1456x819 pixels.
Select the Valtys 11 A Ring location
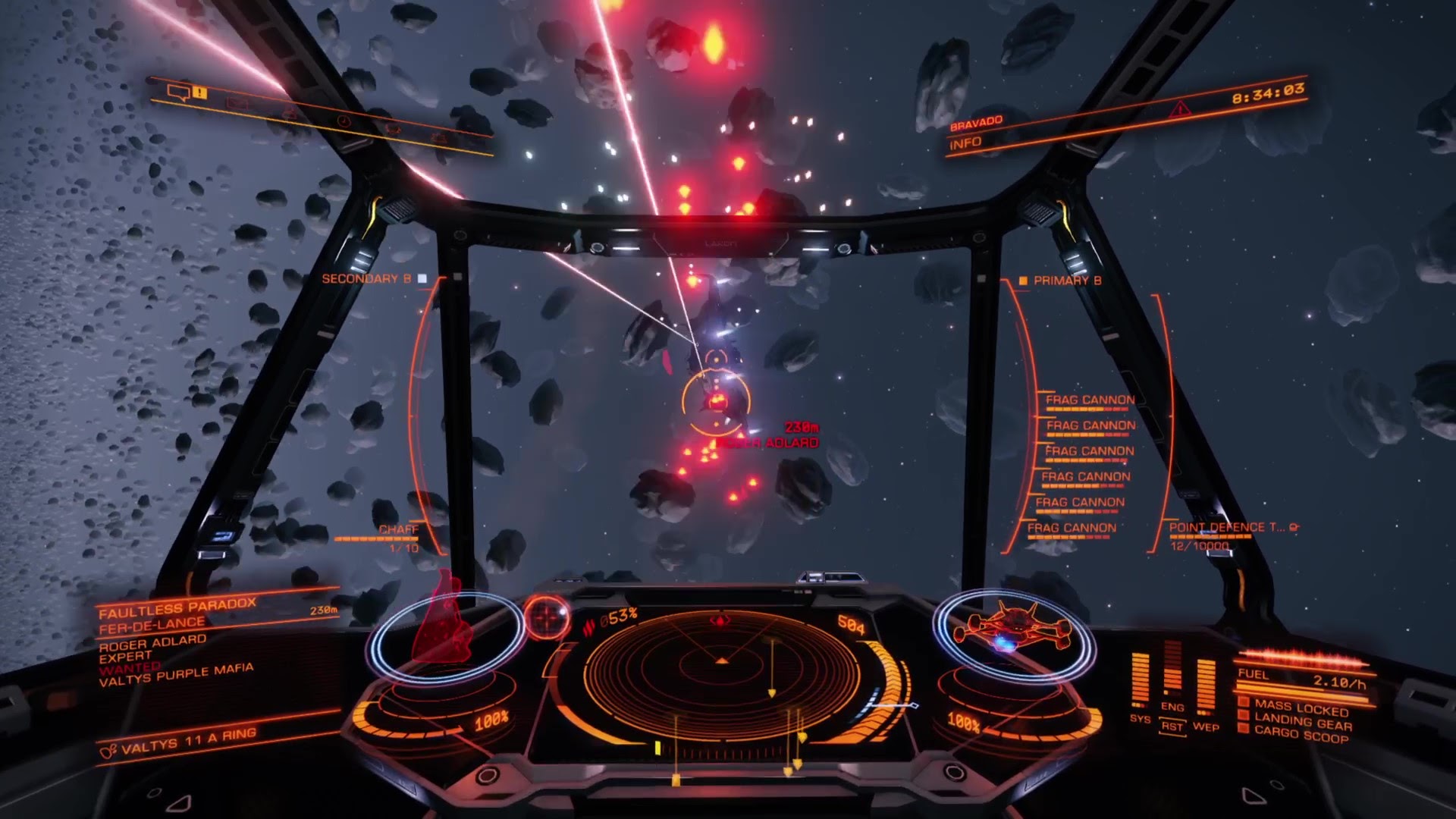(x=188, y=740)
